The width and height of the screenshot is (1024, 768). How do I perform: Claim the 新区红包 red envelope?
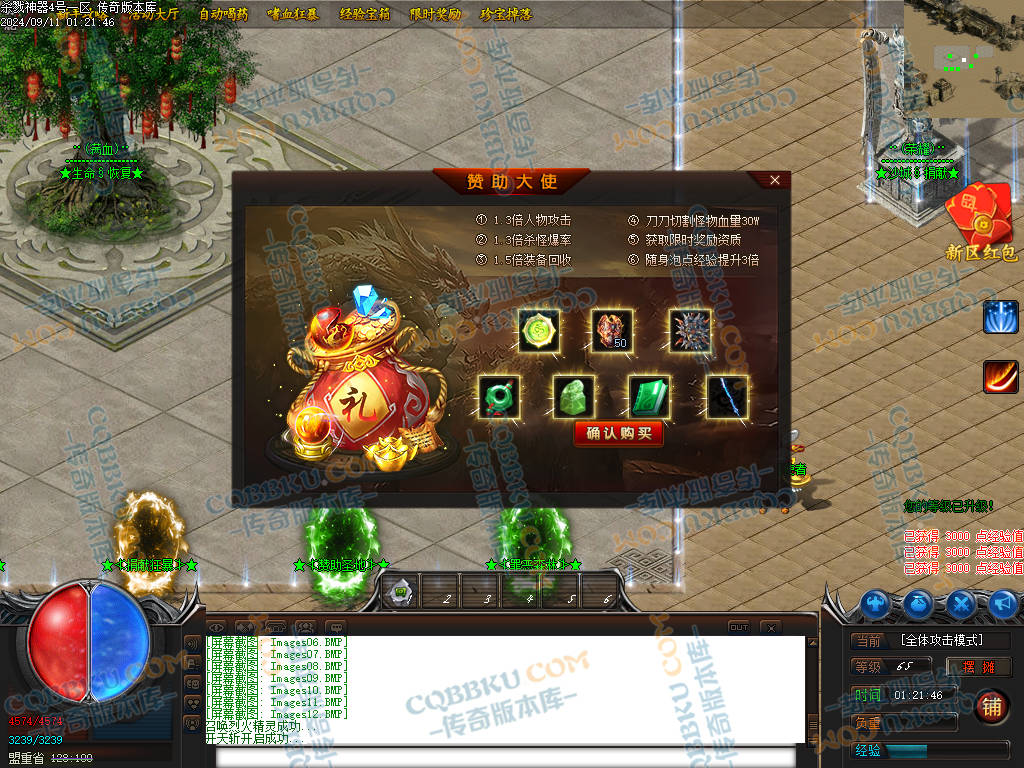(x=980, y=224)
